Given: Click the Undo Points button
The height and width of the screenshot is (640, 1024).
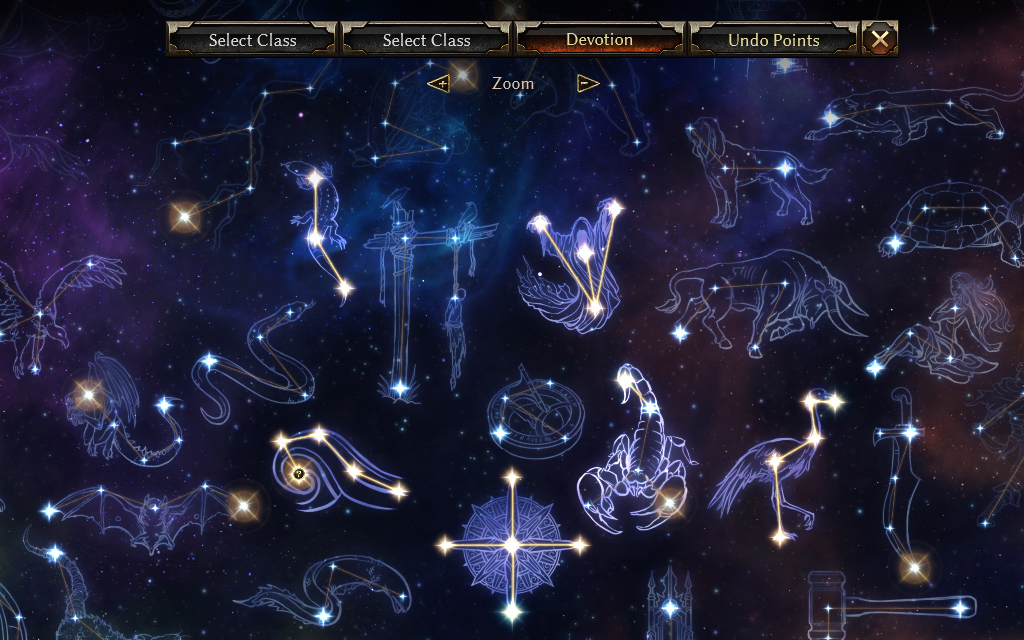Looking at the screenshot, I should [773, 40].
